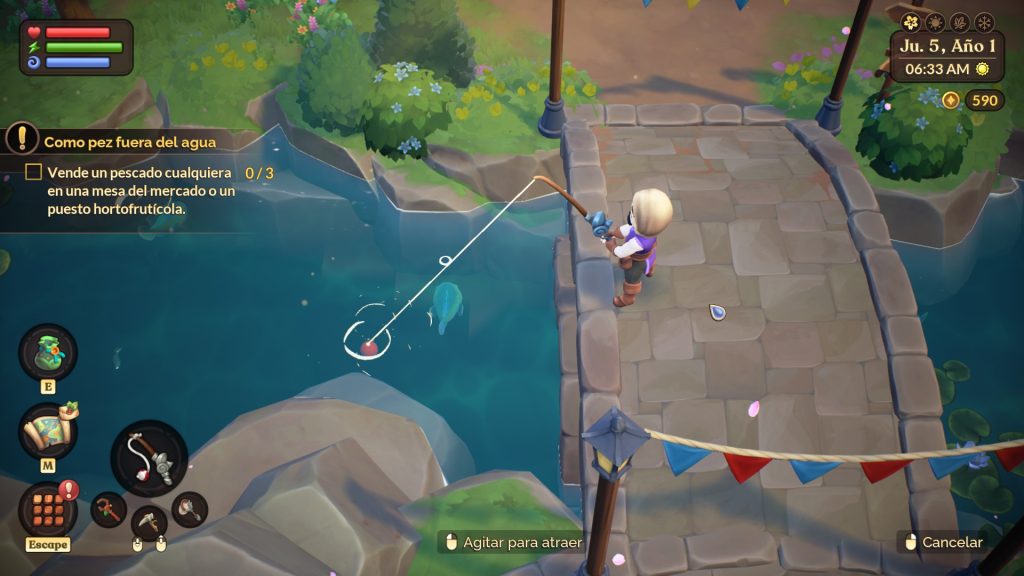1024x576 pixels.
Task: Switch to the pickaxe tool slot
Action: [149, 522]
